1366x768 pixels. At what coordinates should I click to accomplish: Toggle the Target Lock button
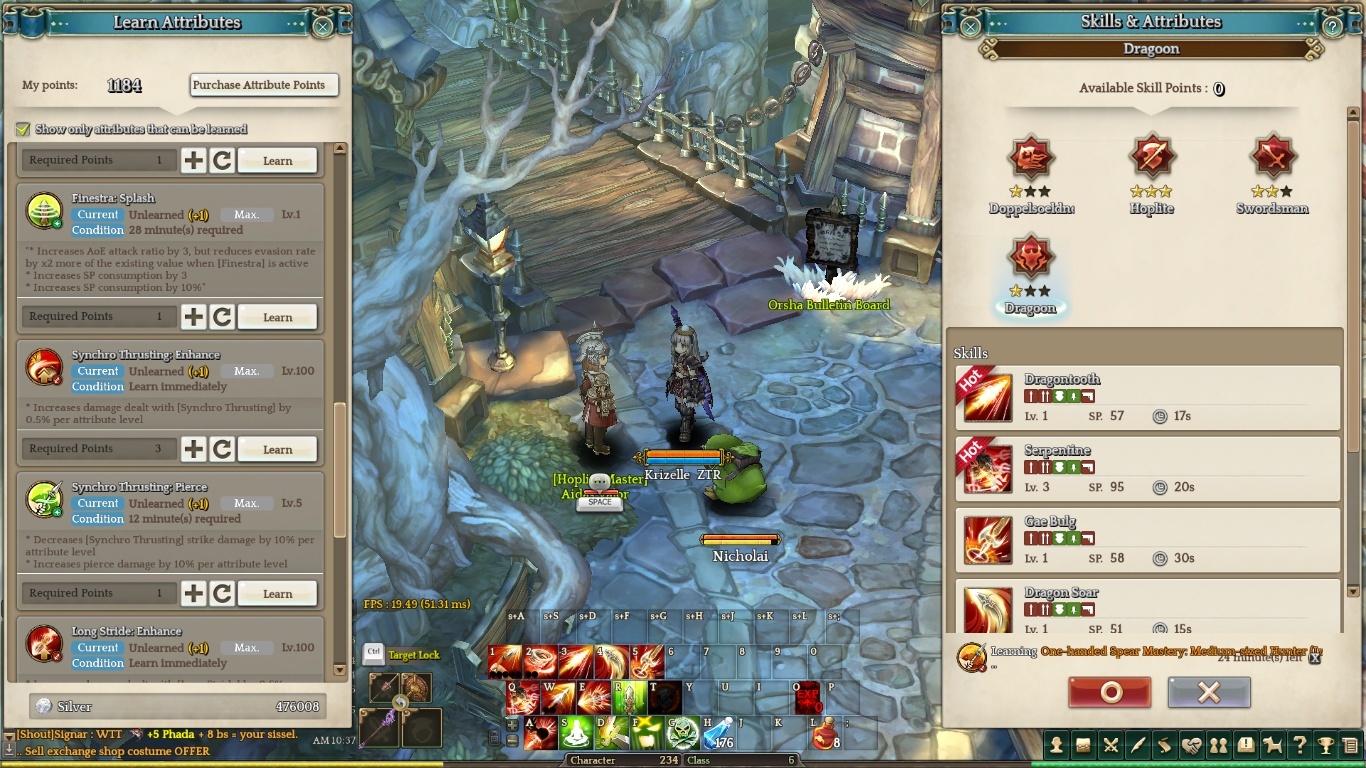(373, 654)
